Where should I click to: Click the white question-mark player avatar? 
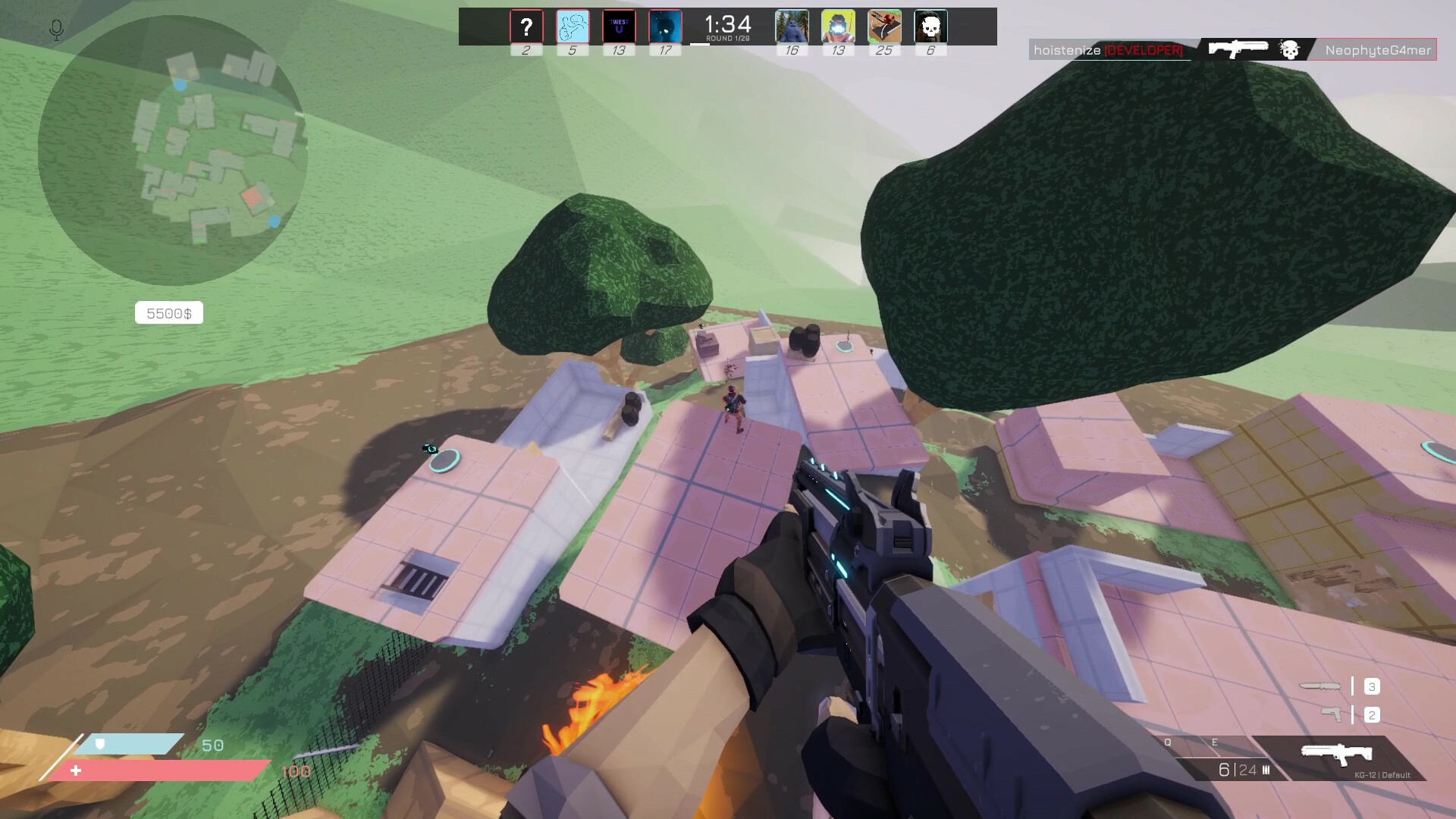pyautogui.click(x=528, y=27)
